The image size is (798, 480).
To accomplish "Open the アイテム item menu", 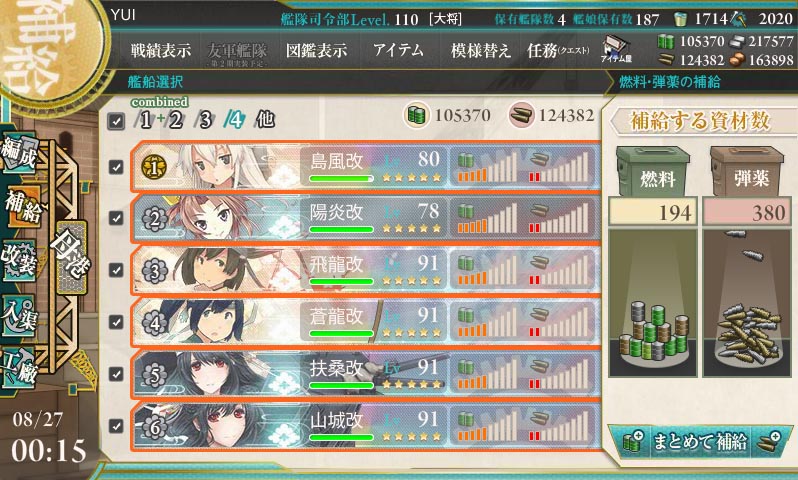I will click(x=398, y=51).
